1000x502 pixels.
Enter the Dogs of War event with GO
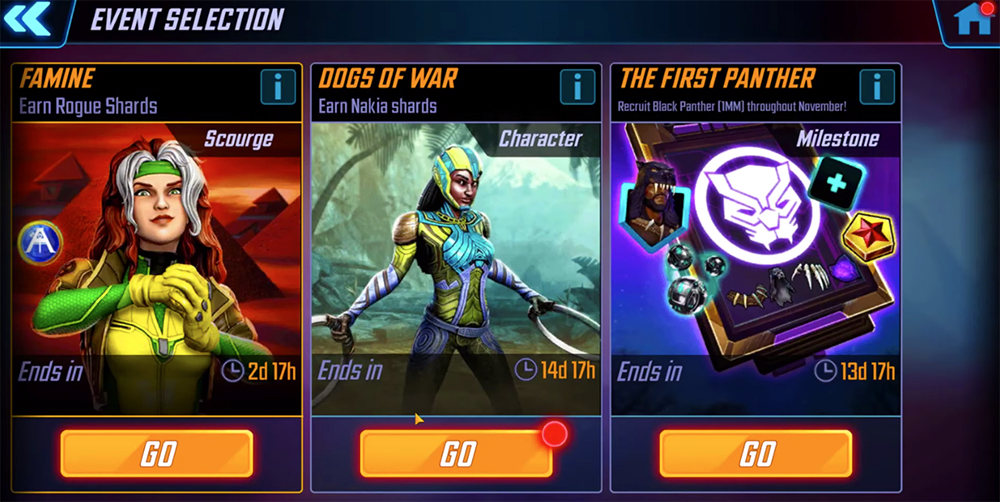tap(456, 454)
